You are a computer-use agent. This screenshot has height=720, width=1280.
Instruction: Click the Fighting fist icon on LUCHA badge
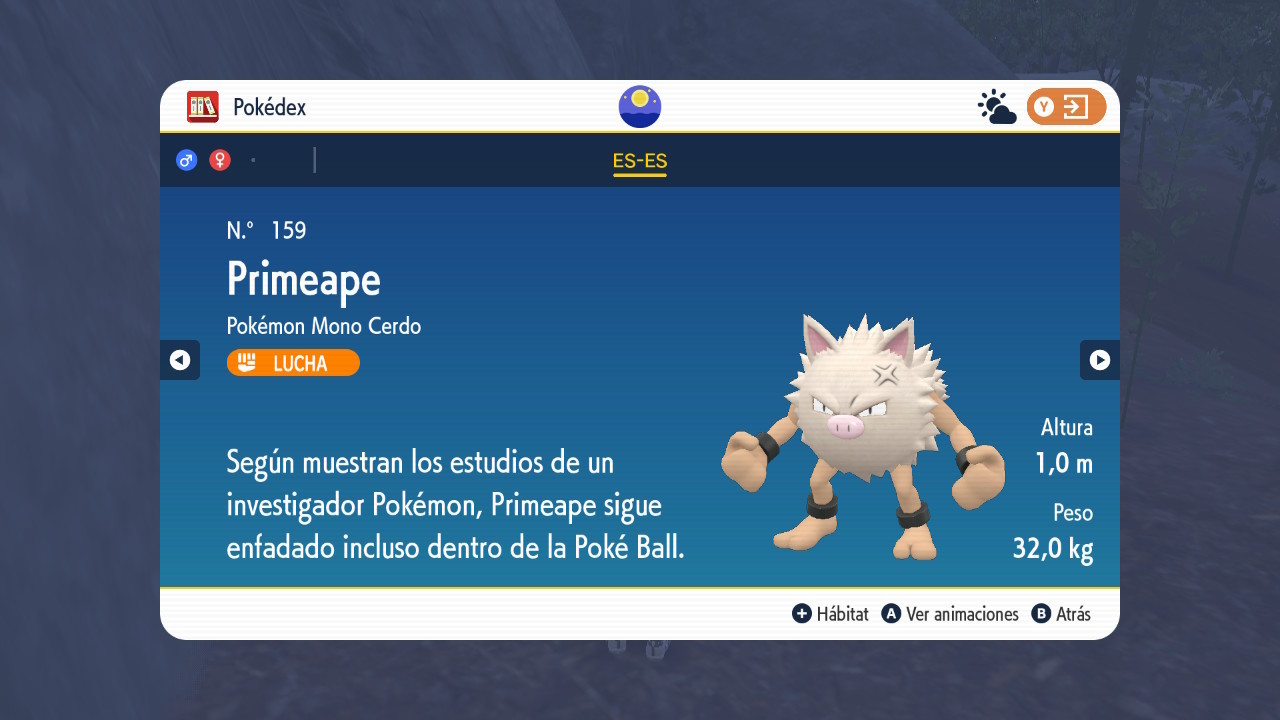[x=246, y=362]
